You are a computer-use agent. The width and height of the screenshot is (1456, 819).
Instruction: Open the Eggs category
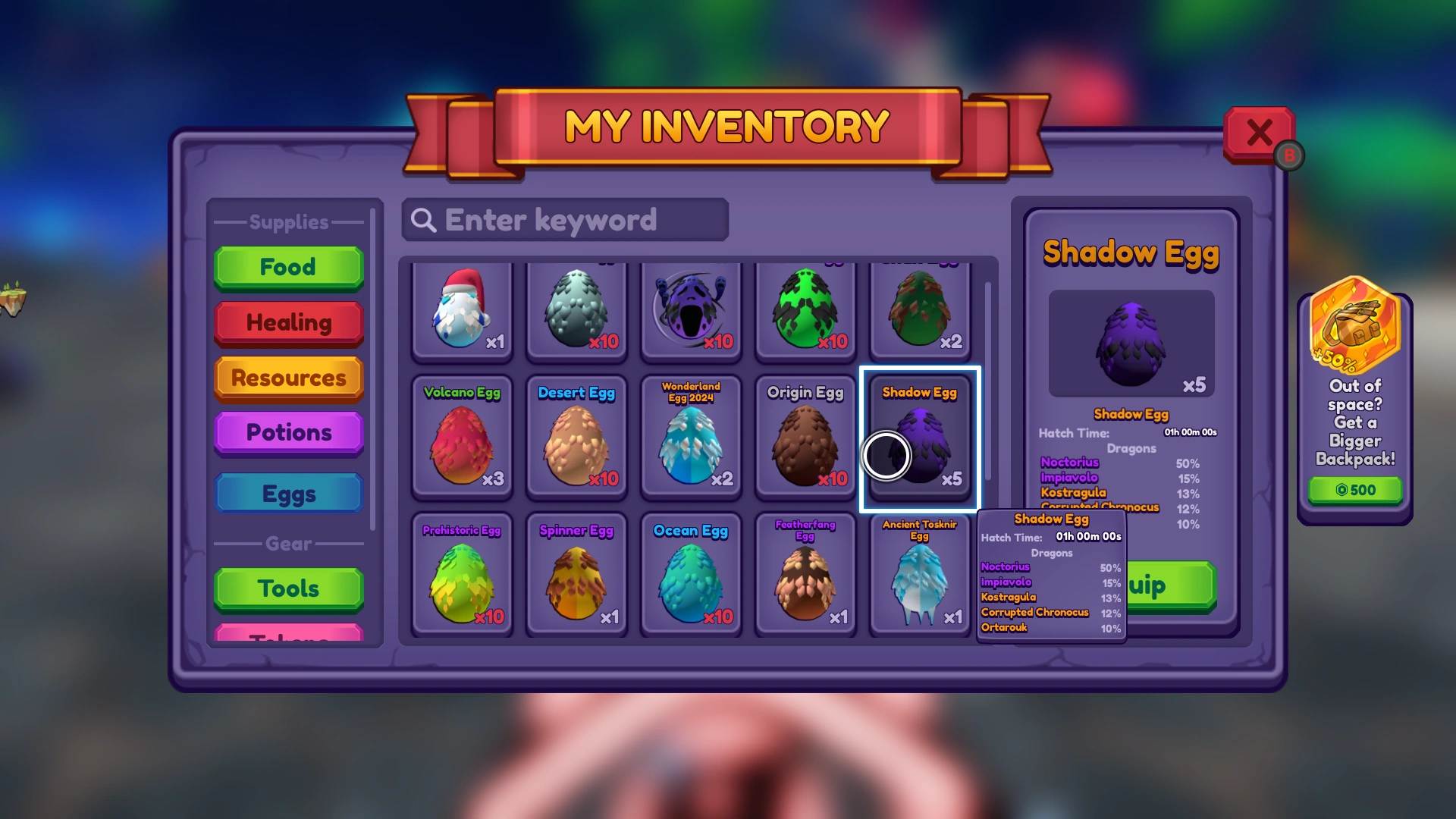288,493
